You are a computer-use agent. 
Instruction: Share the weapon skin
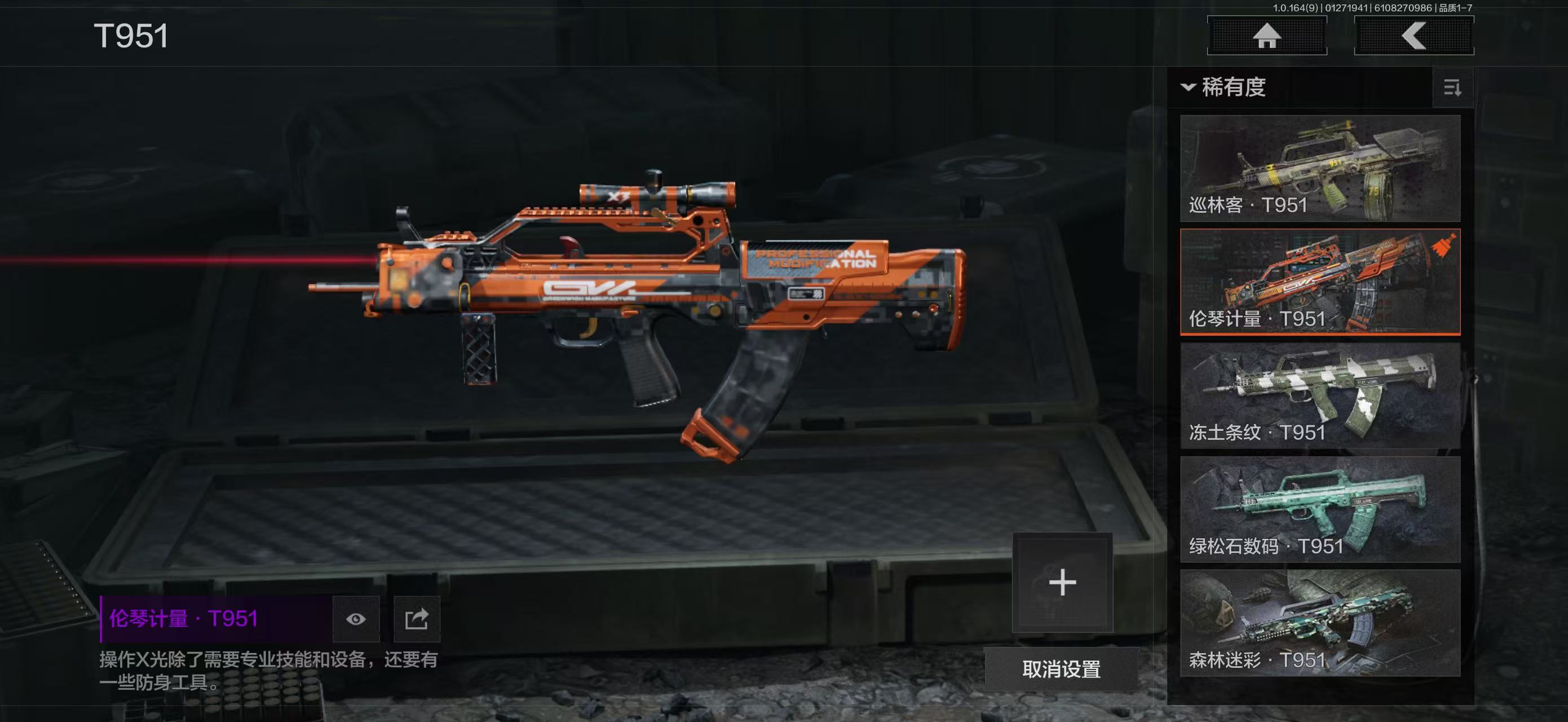[417, 619]
